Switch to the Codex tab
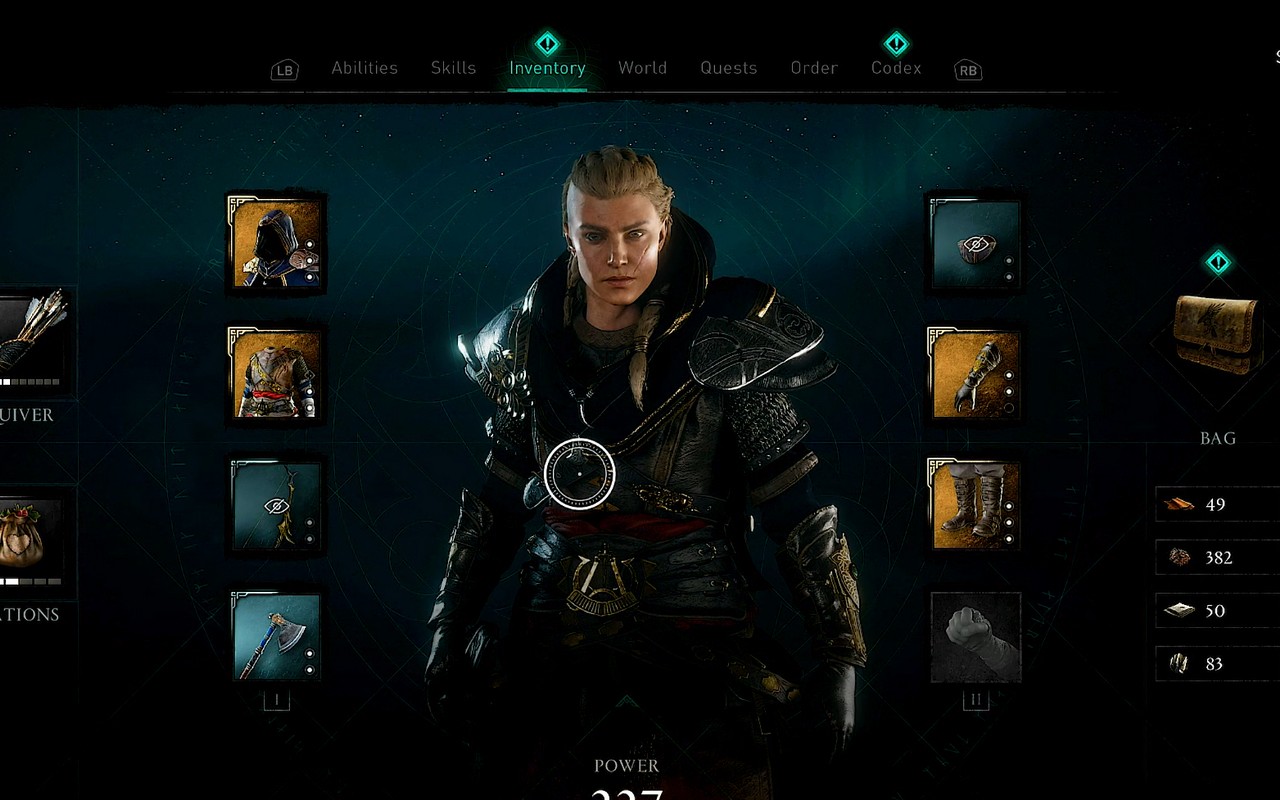1280x800 pixels. 896,68
